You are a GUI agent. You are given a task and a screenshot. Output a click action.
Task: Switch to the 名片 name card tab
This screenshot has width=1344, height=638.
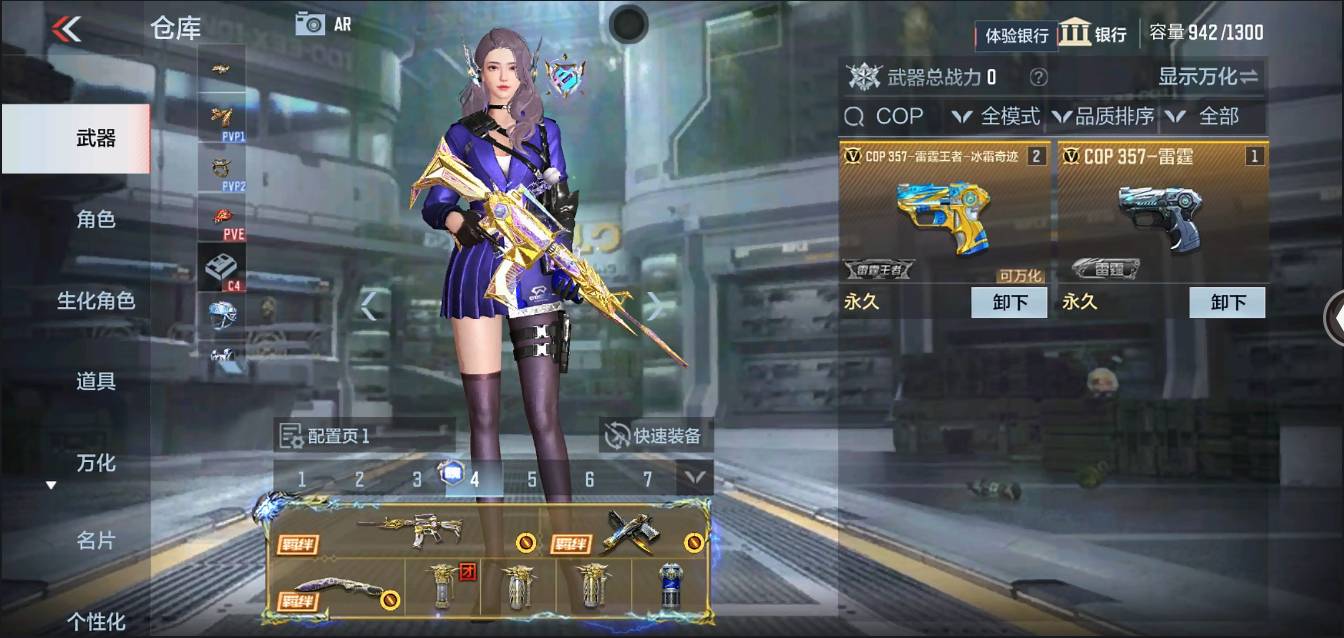[x=96, y=541]
